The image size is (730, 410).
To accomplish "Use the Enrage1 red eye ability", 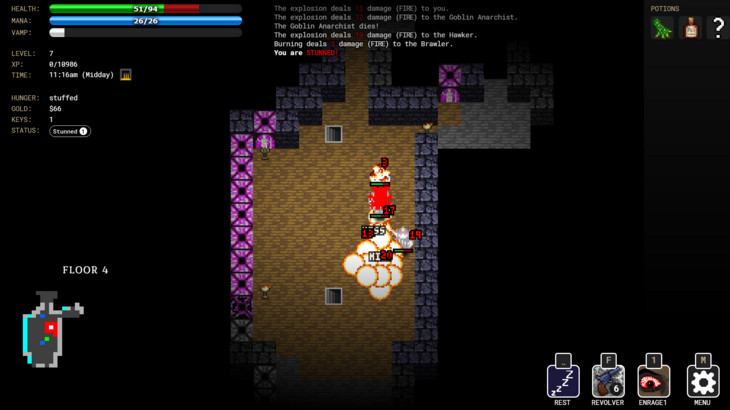I will 654,381.
